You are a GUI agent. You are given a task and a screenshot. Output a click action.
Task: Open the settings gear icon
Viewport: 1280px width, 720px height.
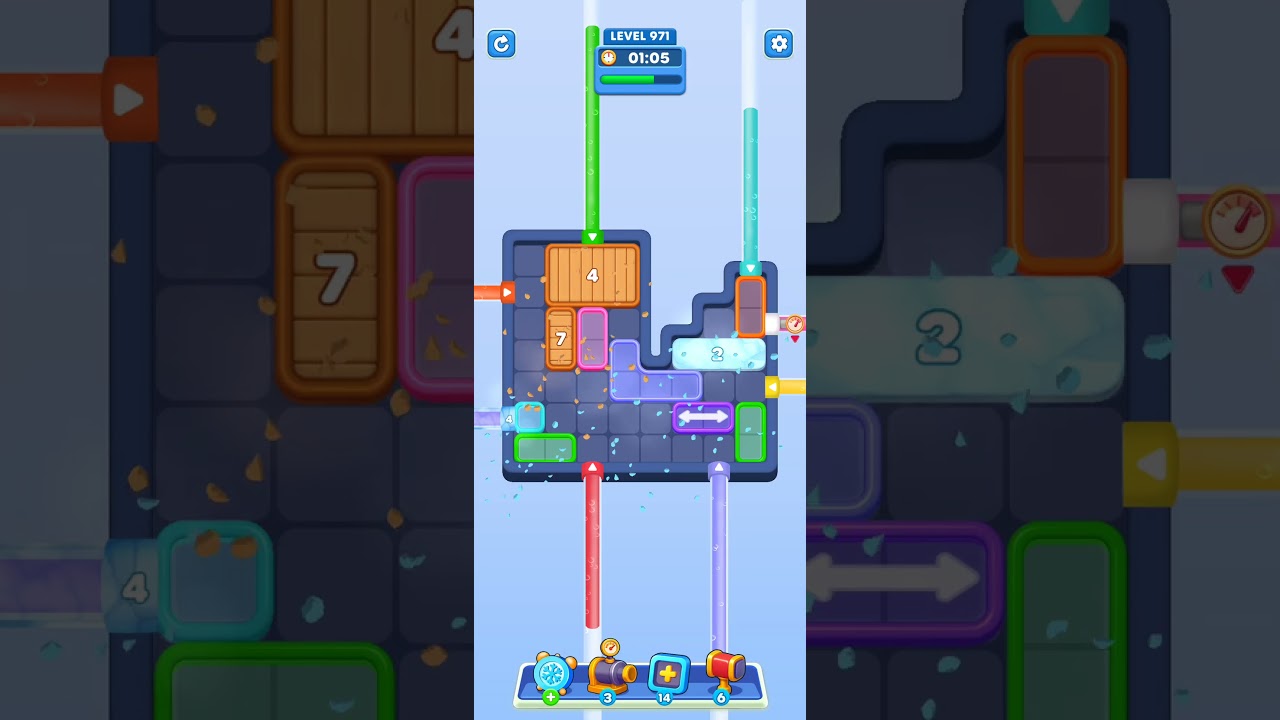(779, 44)
